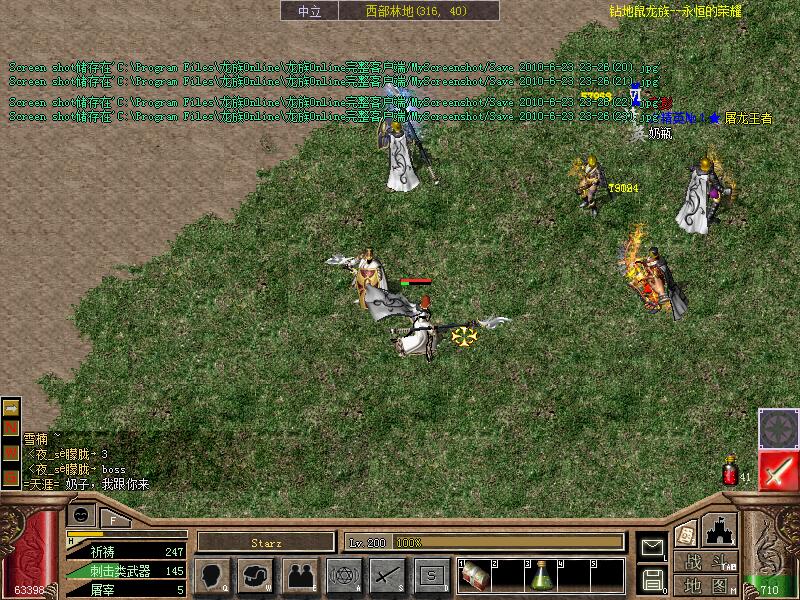Open the 地图 map button
This screenshot has height=600, width=800.
pyautogui.click(x=705, y=585)
